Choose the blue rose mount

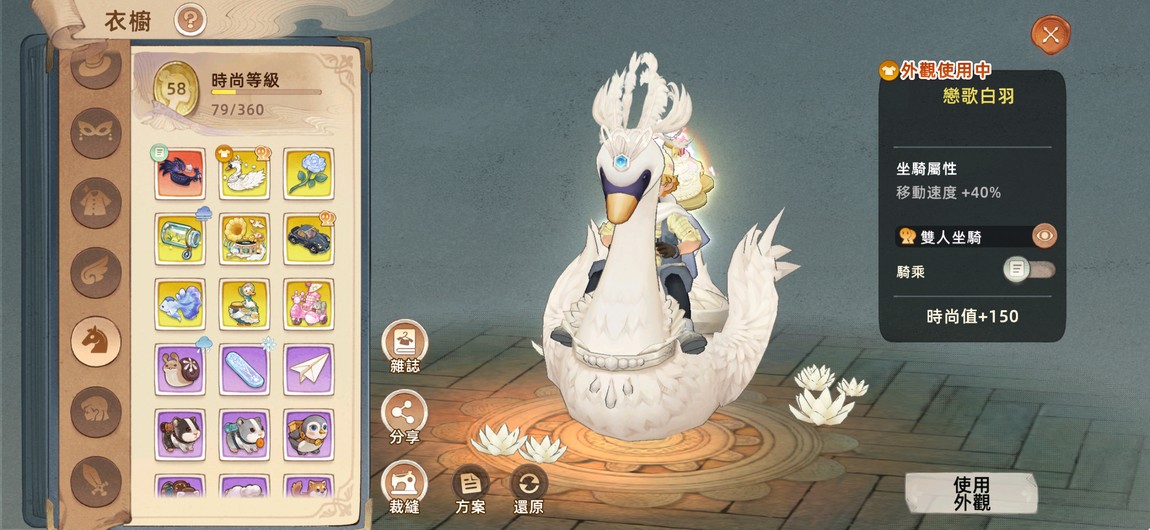coord(308,174)
